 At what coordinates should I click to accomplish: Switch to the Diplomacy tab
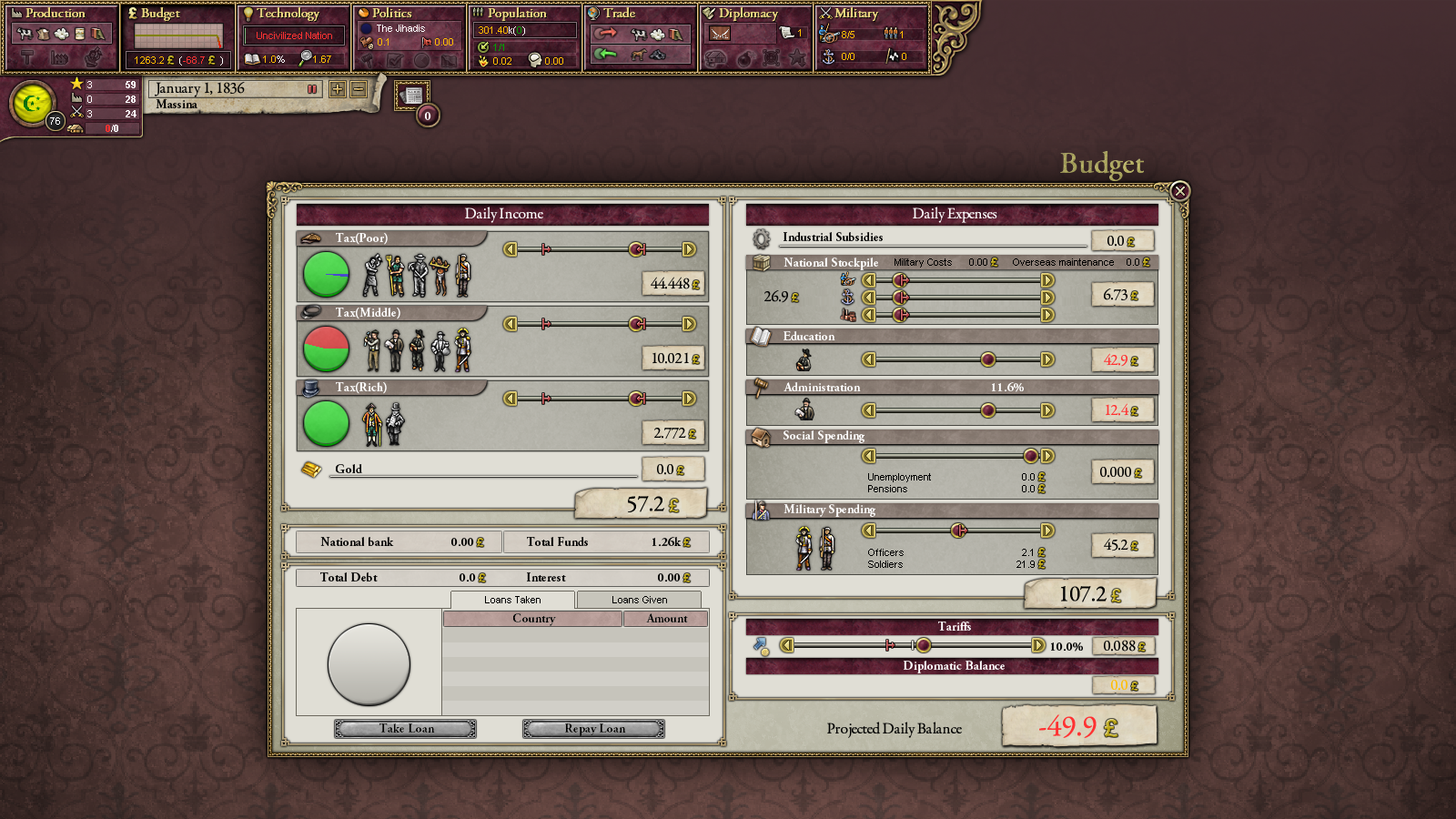pyautogui.click(x=747, y=14)
